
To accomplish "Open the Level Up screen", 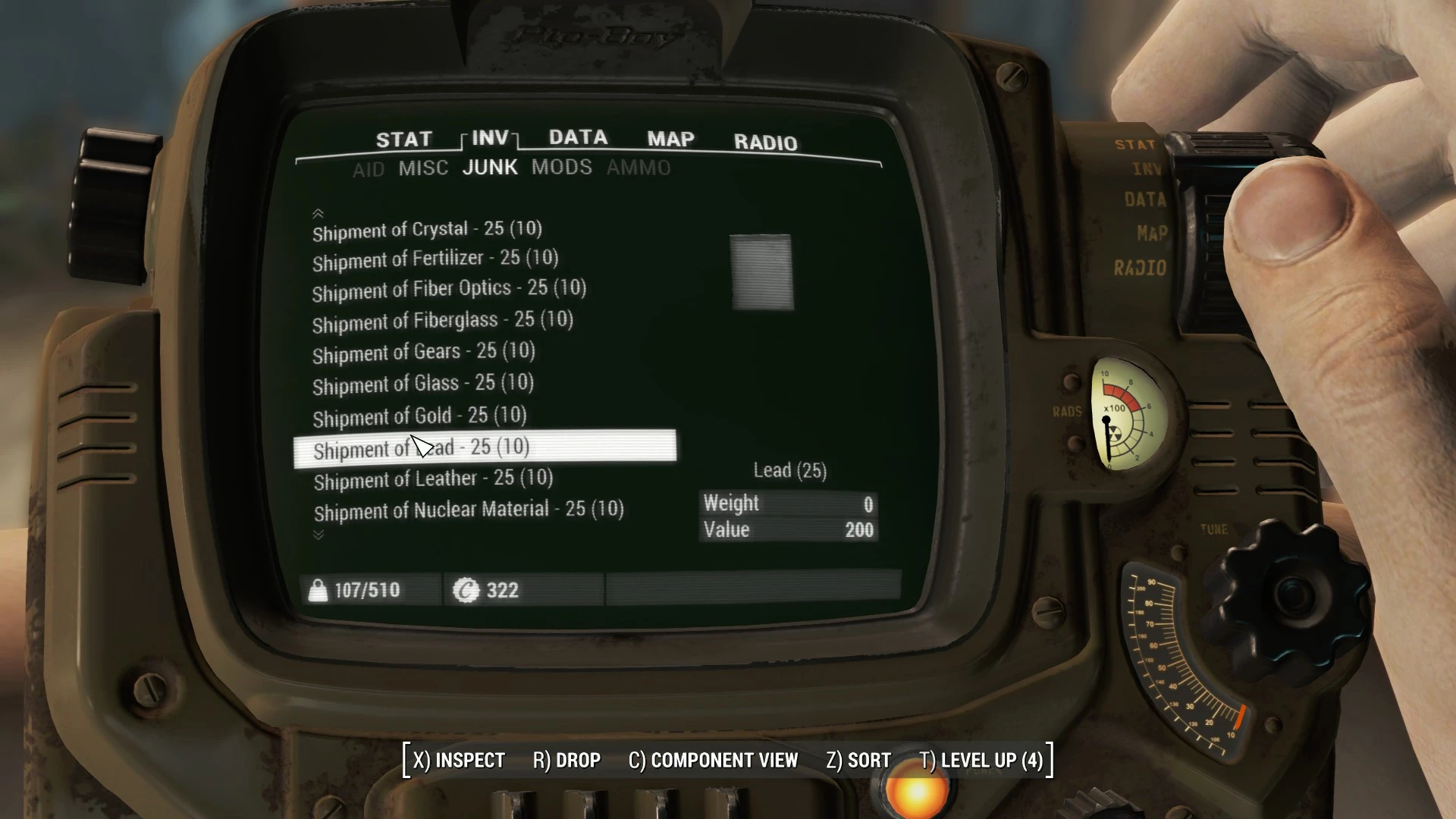I will click(981, 760).
